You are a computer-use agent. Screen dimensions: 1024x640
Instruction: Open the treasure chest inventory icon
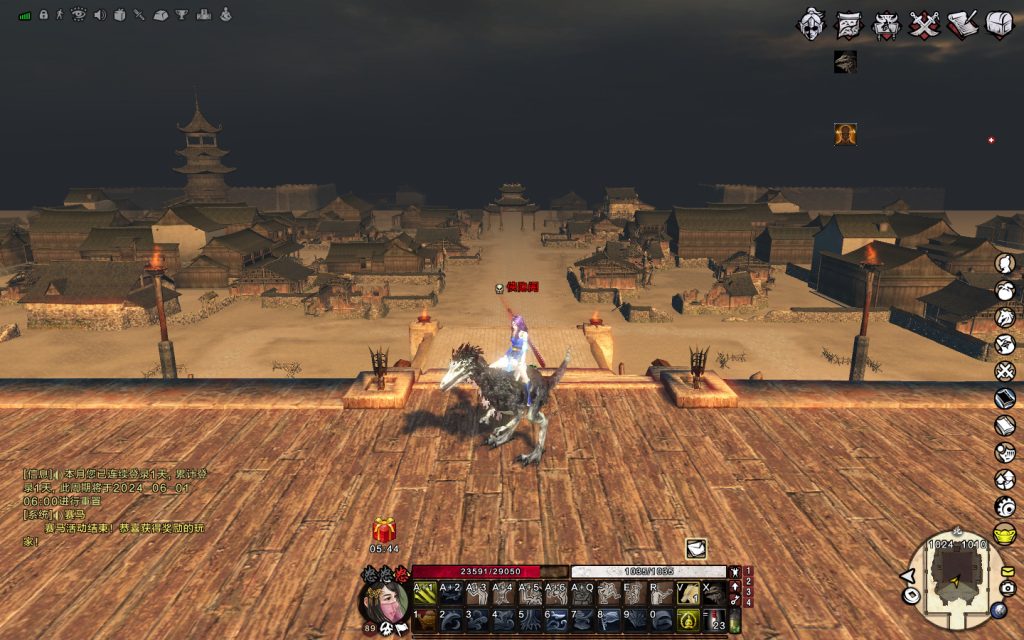coord(999,24)
